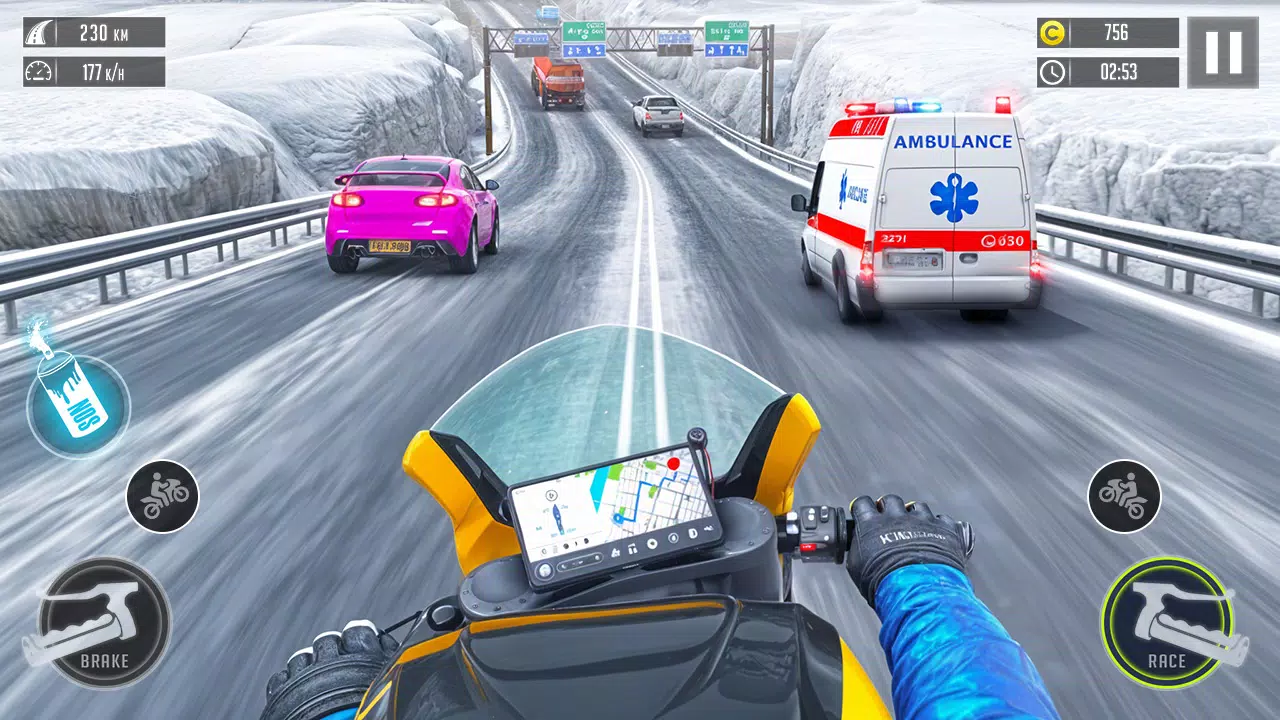Select the left bike lean control
Viewport: 1280px width, 720px height.
tap(163, 495)
